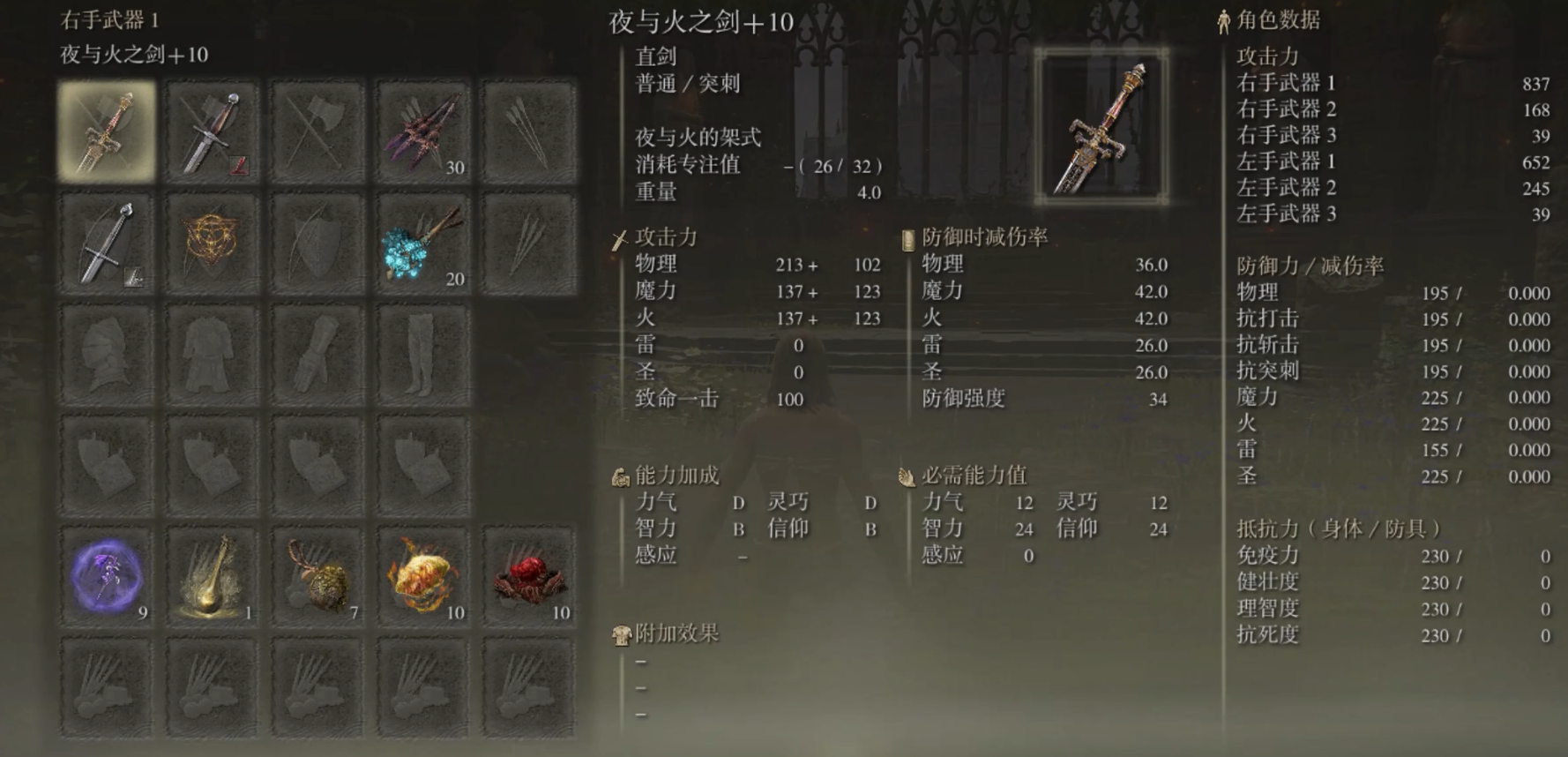Select the dagger in the second weapon slot
The width and height of the screenshot is (1568, 757).
tap(210, 130)
